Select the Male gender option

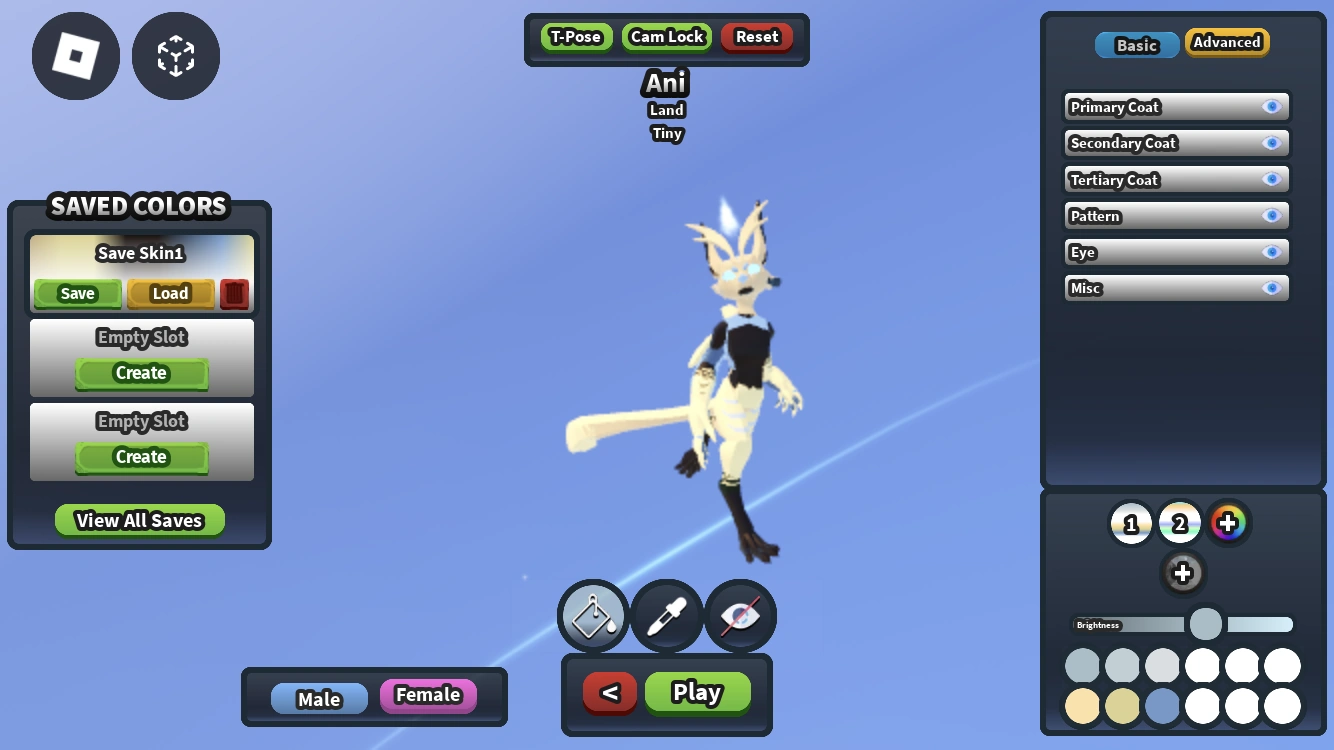(x=320, y=699)
